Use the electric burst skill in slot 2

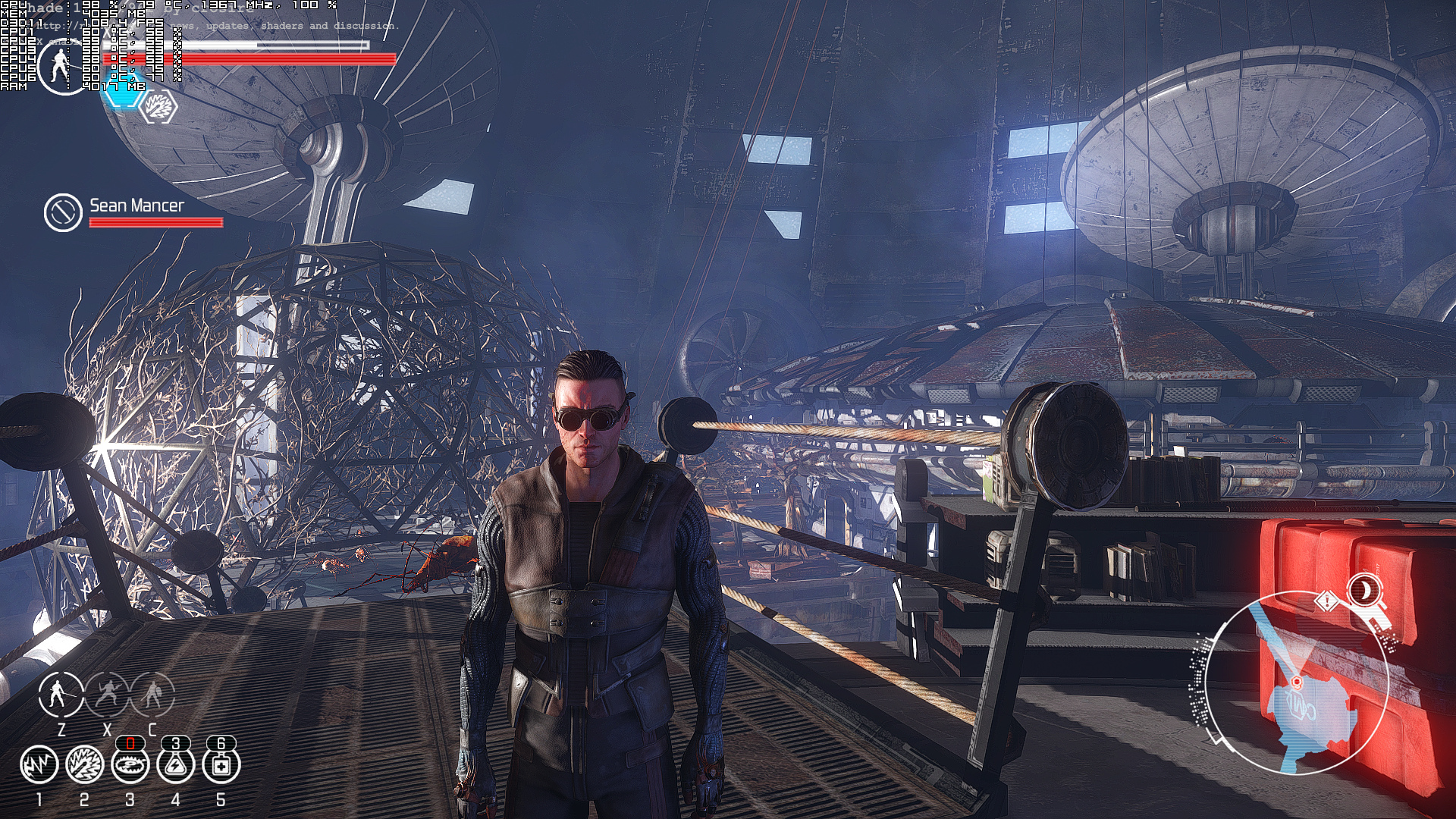tap(84, 764)
